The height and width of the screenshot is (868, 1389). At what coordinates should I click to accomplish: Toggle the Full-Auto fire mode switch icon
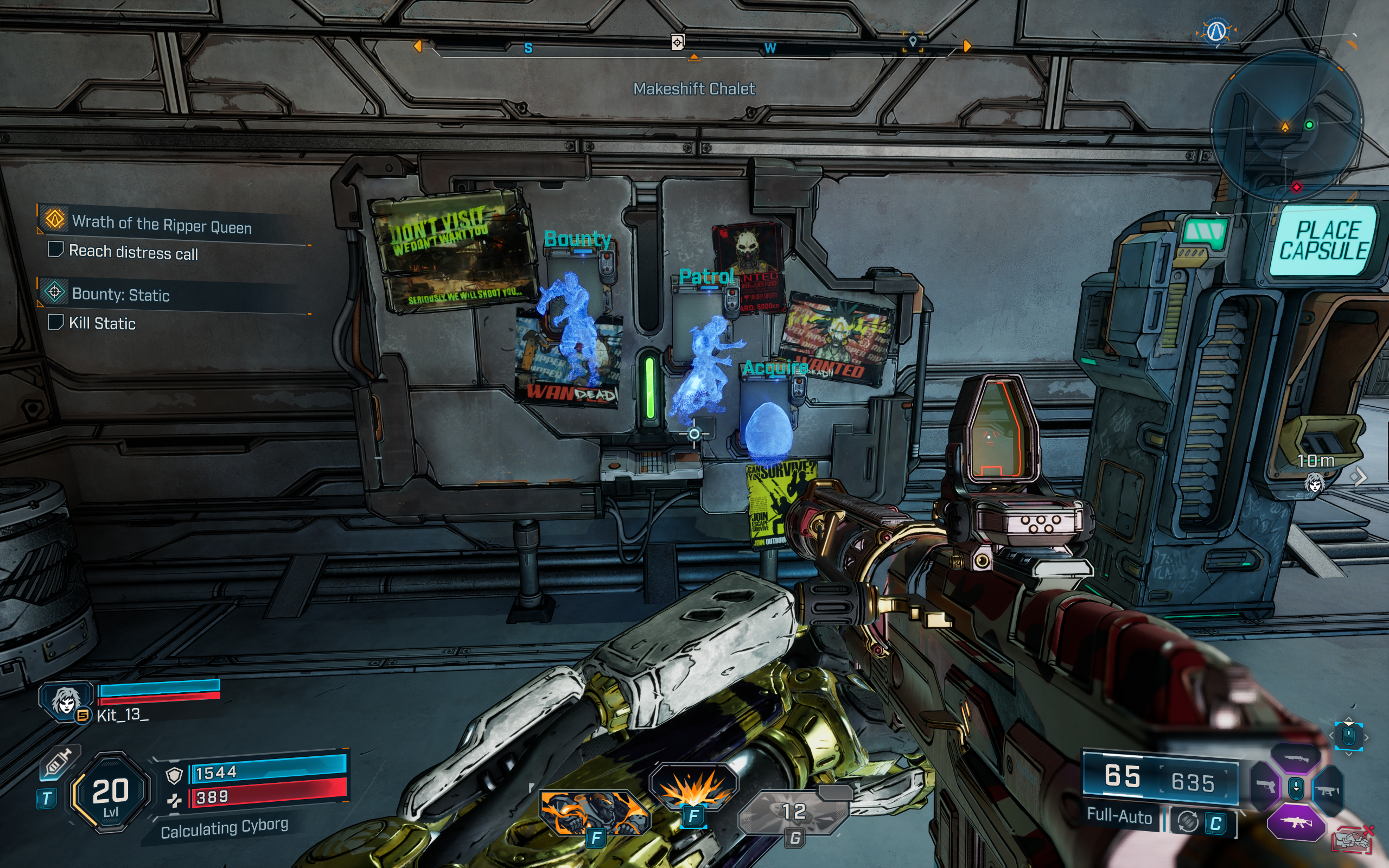[1188, 822]
